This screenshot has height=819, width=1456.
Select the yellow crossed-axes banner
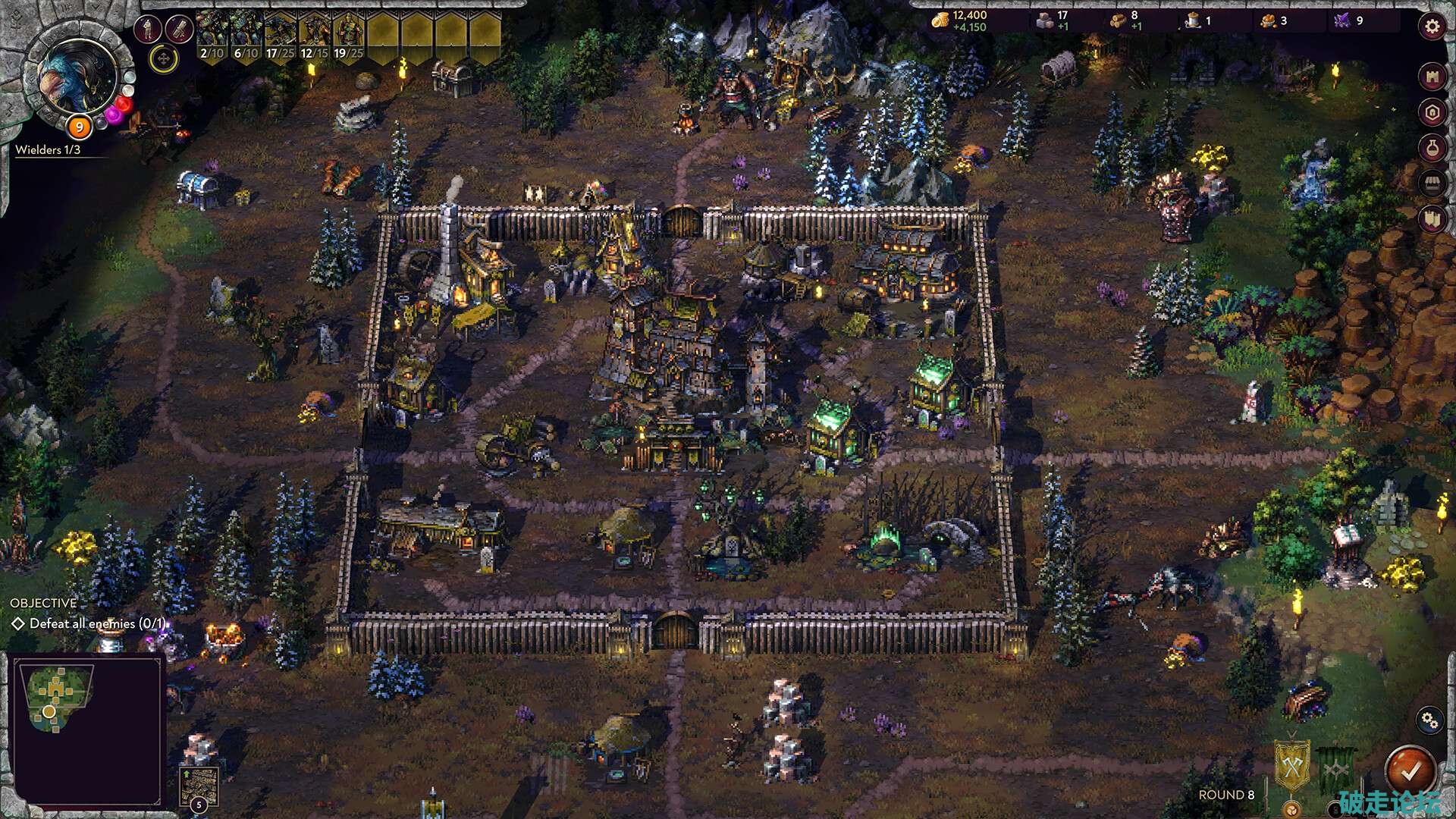click(1291, 767)
